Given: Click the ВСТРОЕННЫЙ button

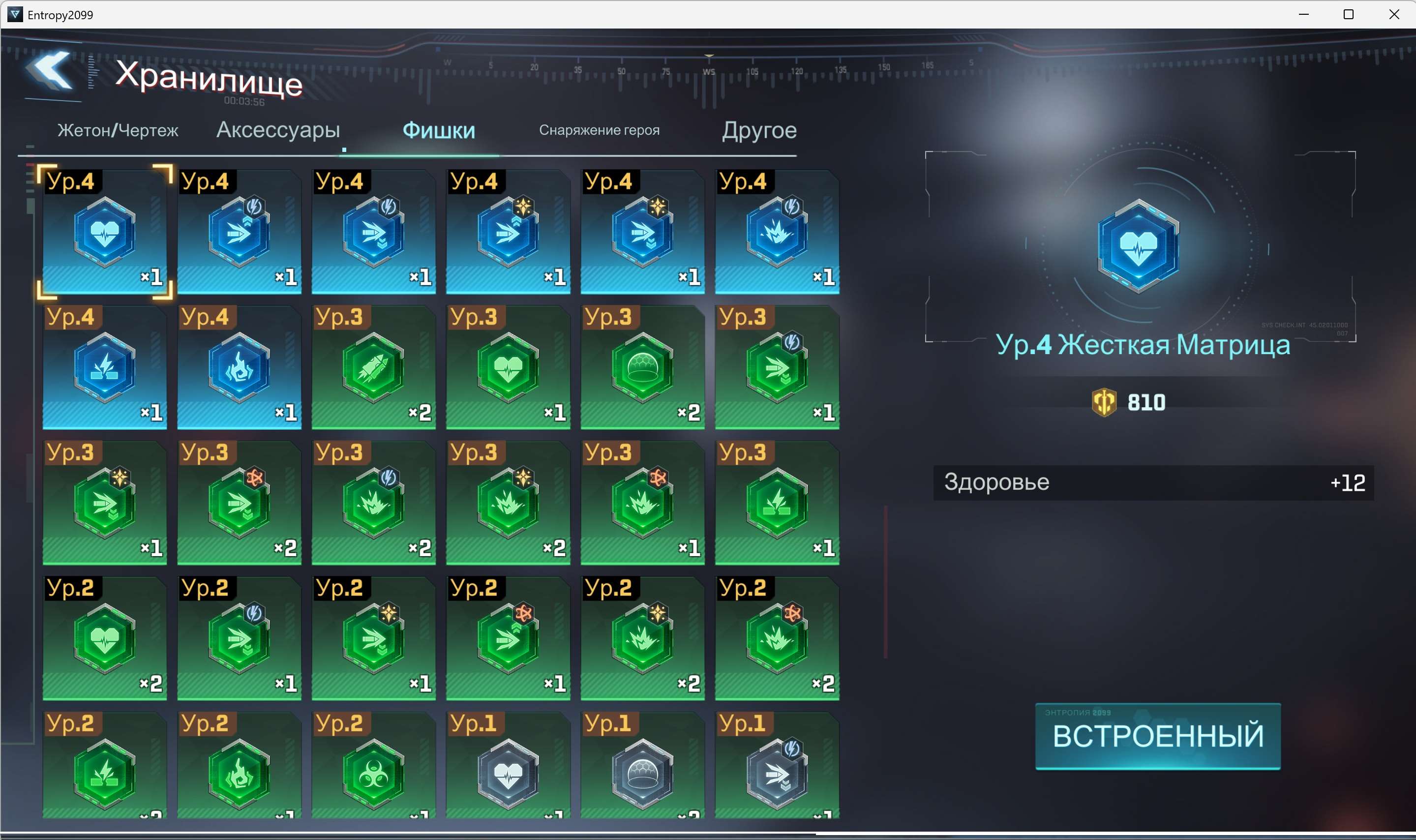Looking at the screenshot, I should 1158,736.
